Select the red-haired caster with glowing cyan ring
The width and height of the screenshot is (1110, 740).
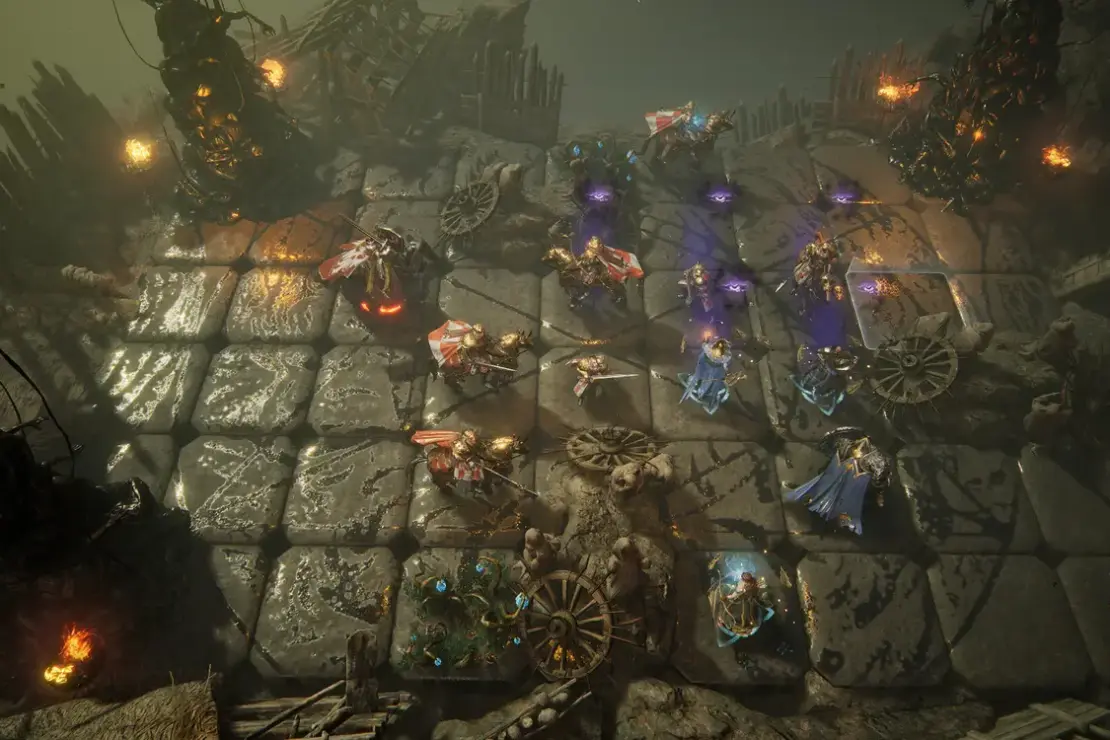click(x=742, y=602)
